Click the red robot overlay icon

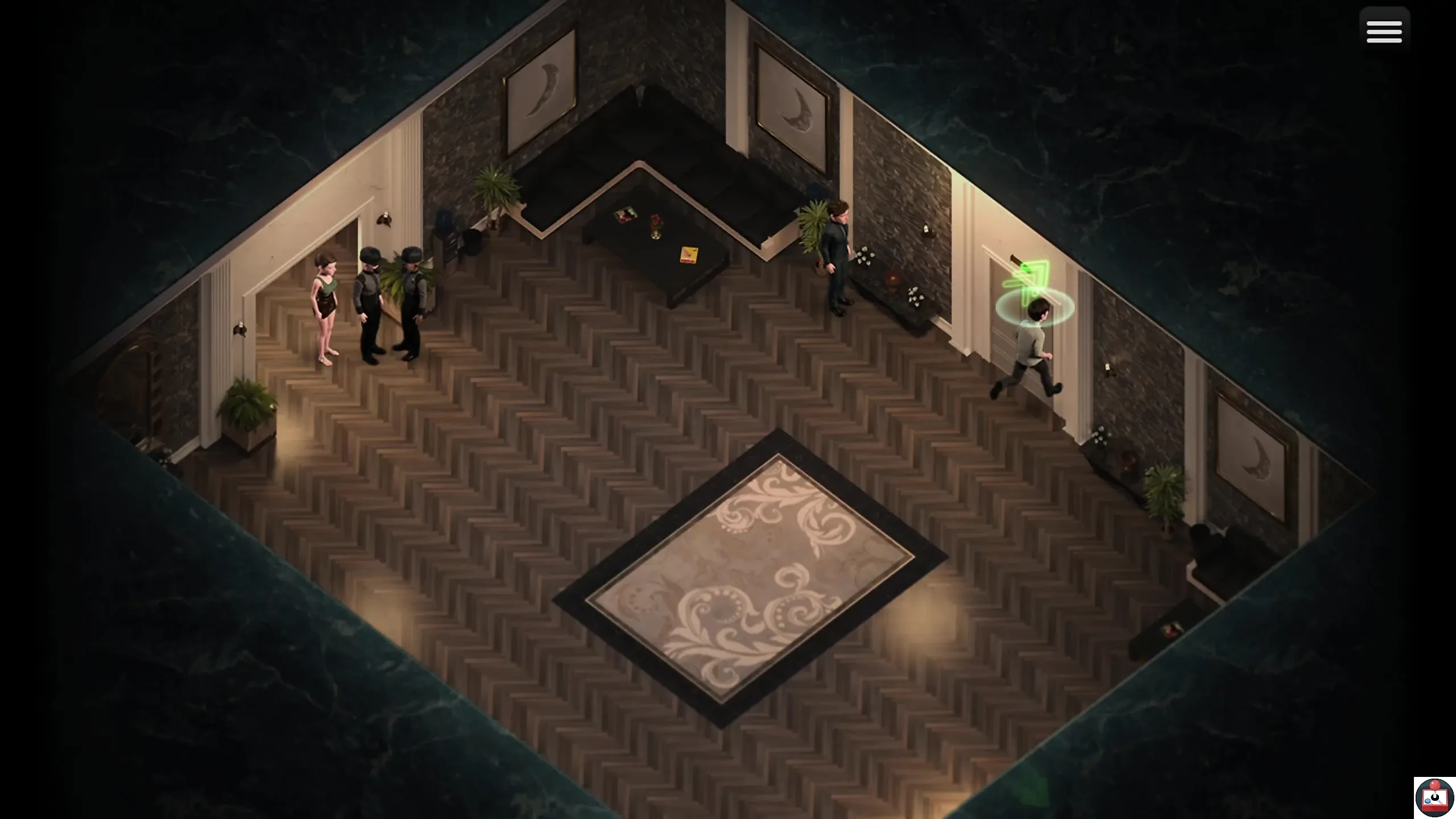tap(1434, 798)
